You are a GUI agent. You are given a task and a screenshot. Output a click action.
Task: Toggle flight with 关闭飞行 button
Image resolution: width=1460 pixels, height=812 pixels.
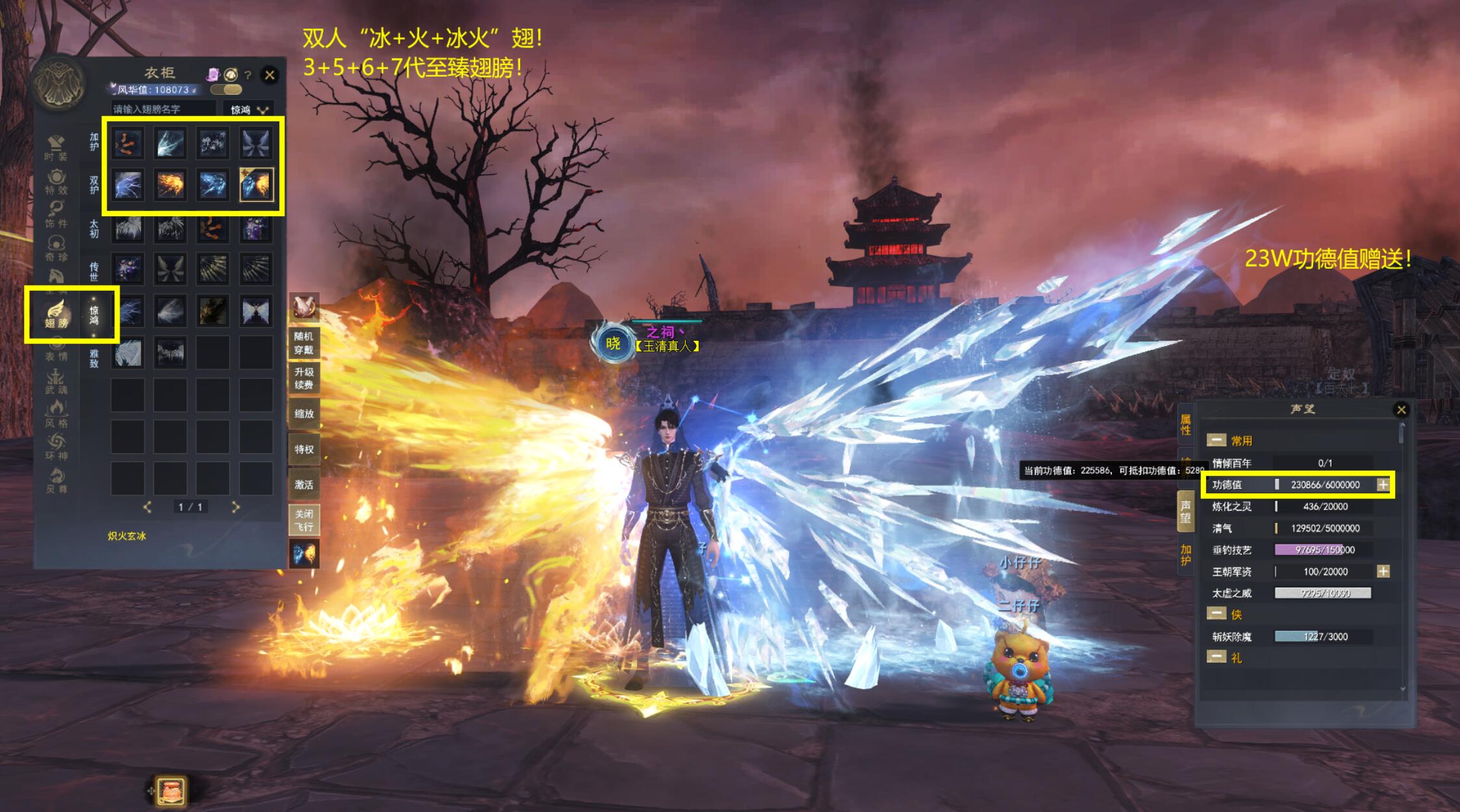tap(303, 521)
